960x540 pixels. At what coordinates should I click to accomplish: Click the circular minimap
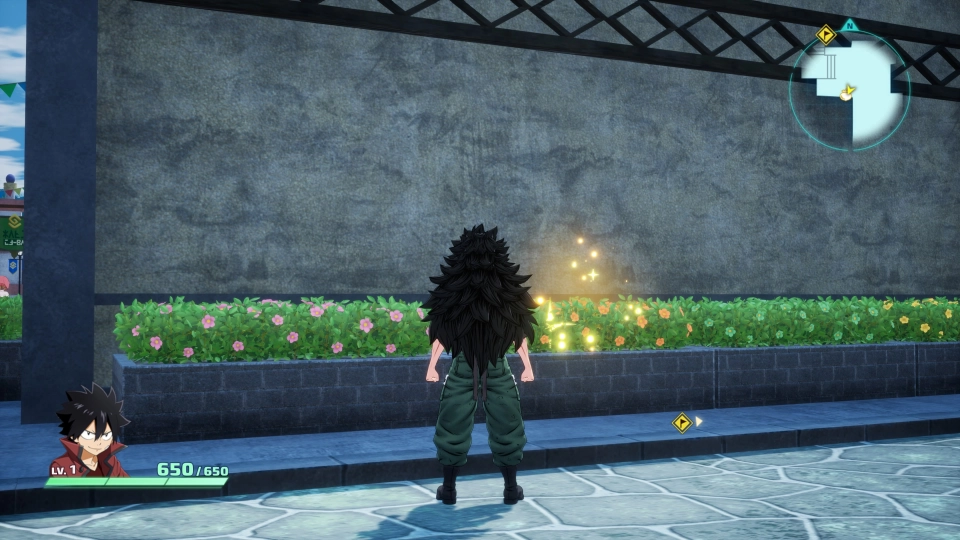849,90
